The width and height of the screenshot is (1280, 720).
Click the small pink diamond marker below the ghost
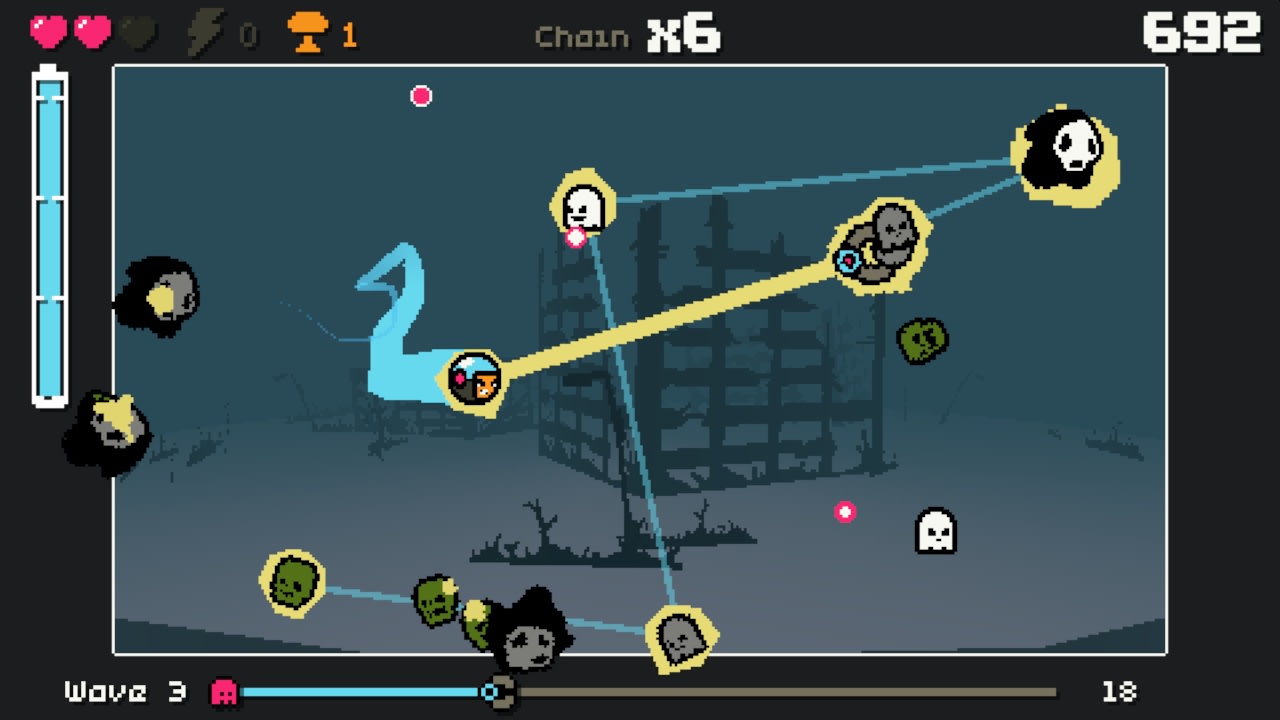click(576, 237)
